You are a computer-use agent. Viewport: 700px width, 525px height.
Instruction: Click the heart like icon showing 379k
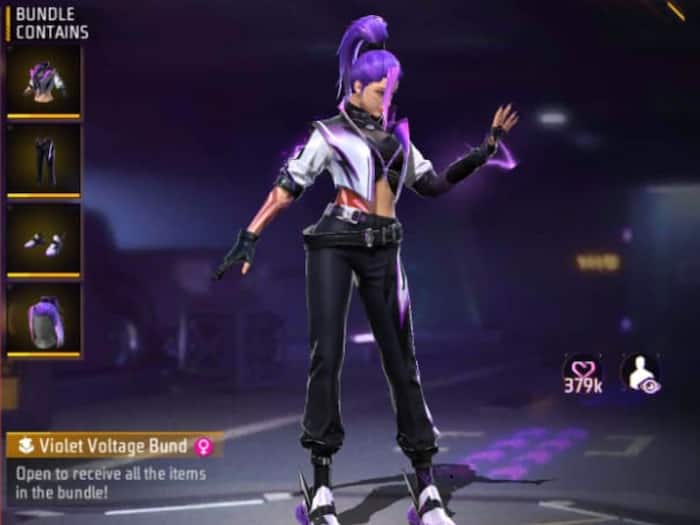pyautogui.click(x=581, y=373)
